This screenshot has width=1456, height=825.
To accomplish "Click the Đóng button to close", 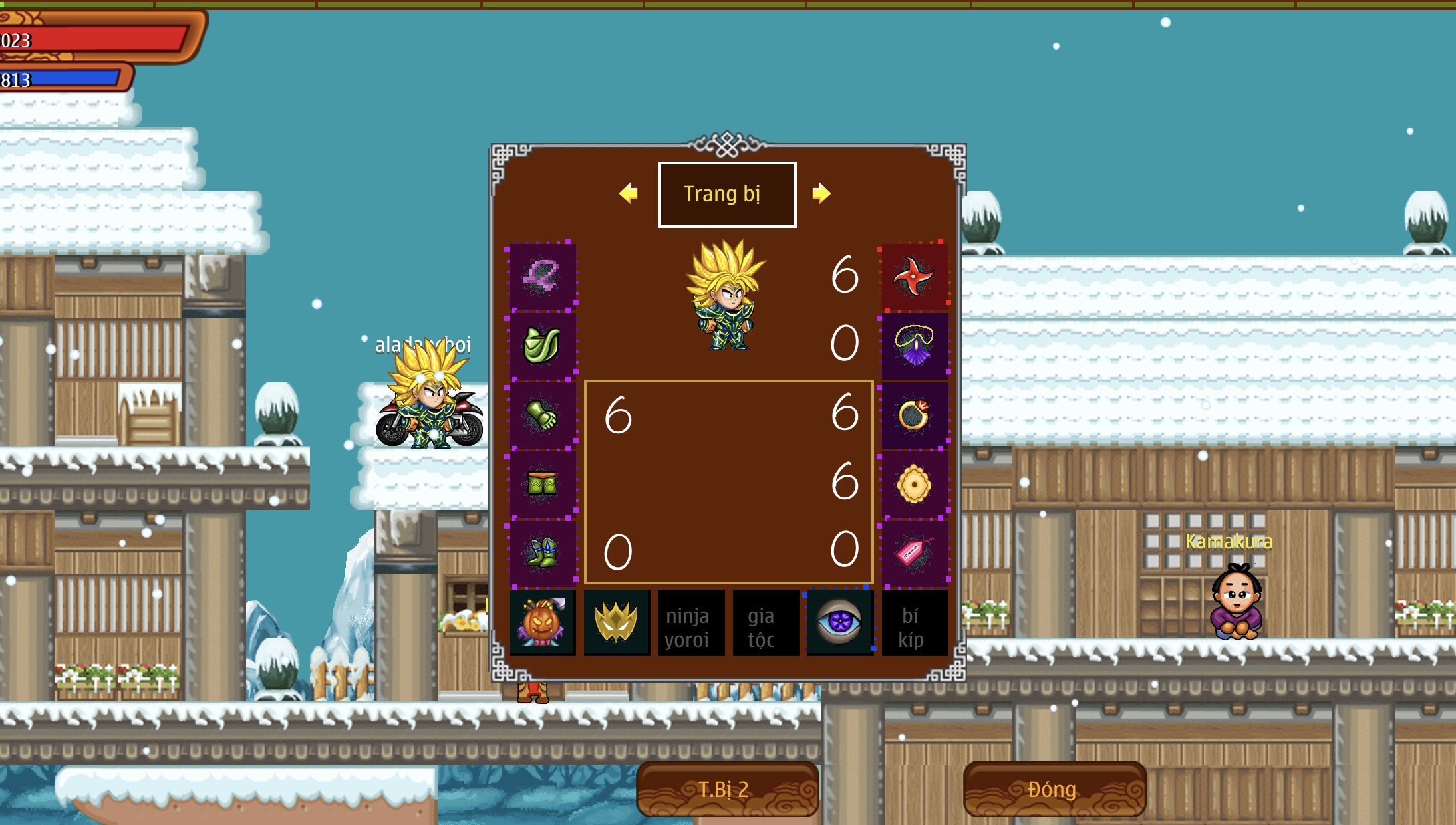I will point(1054,790).
